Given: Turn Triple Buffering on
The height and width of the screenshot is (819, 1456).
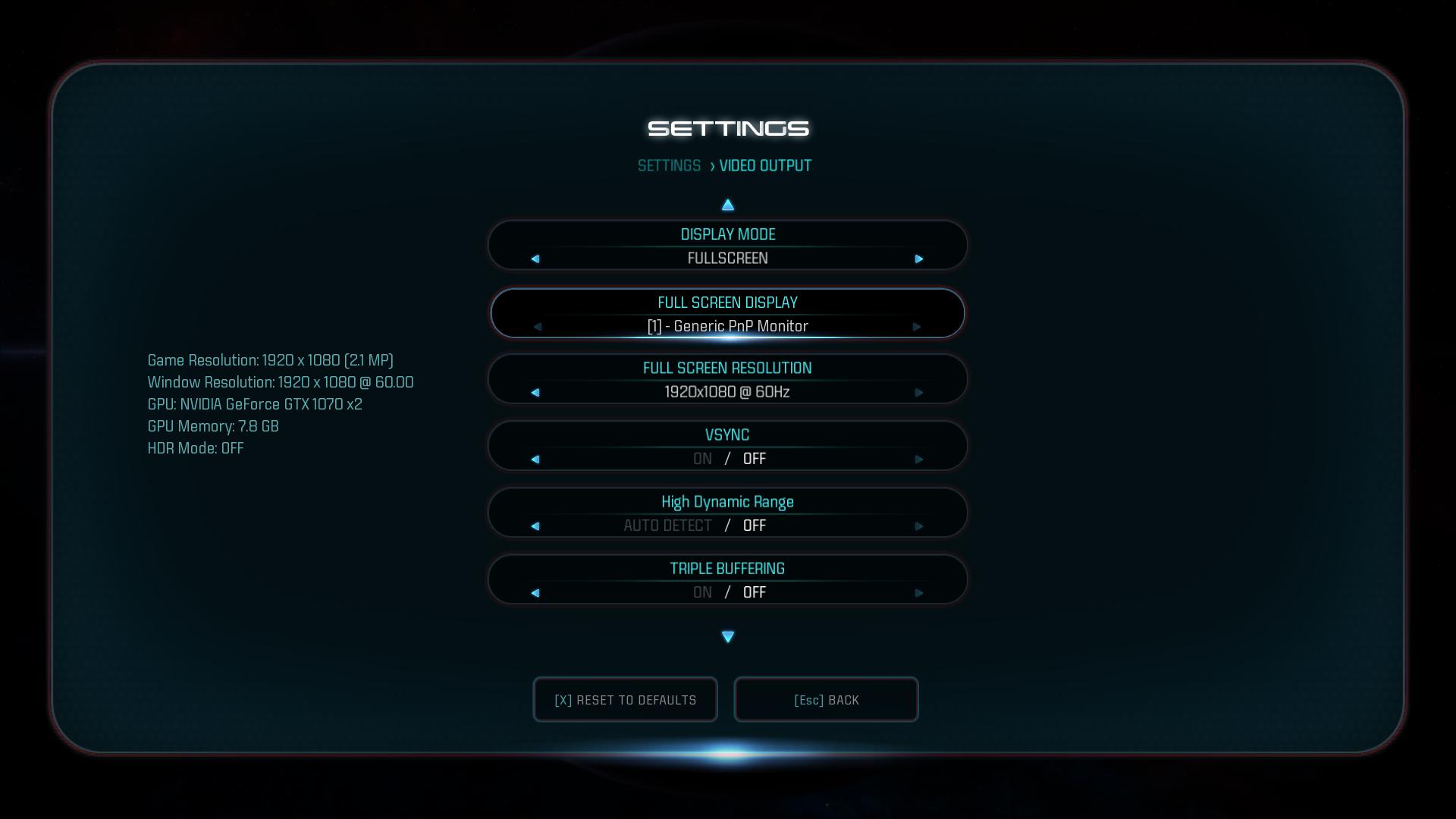Looking at the screenshot, I should [702, 593].
